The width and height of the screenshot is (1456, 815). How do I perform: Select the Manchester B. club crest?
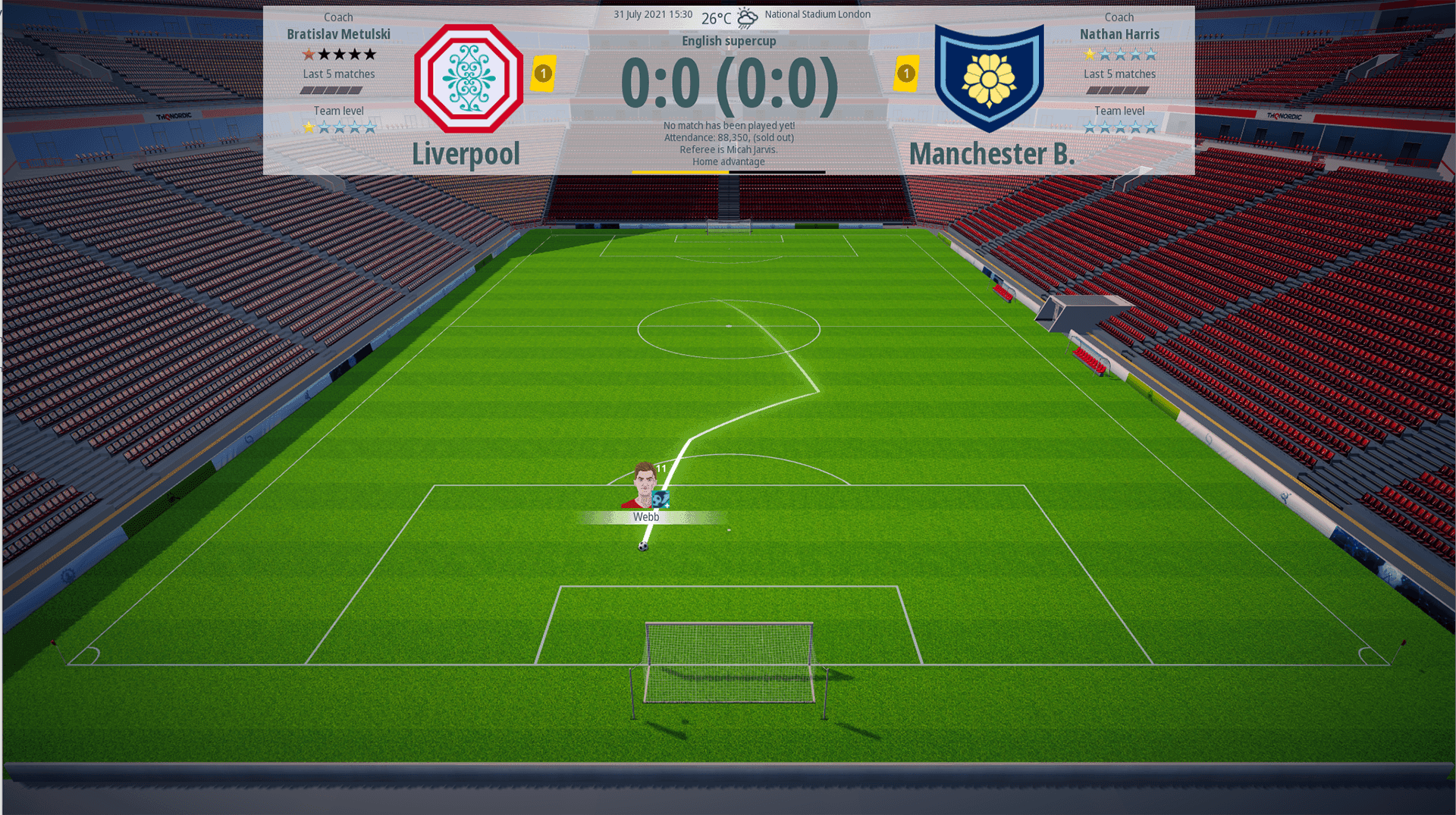coord(988,77)
